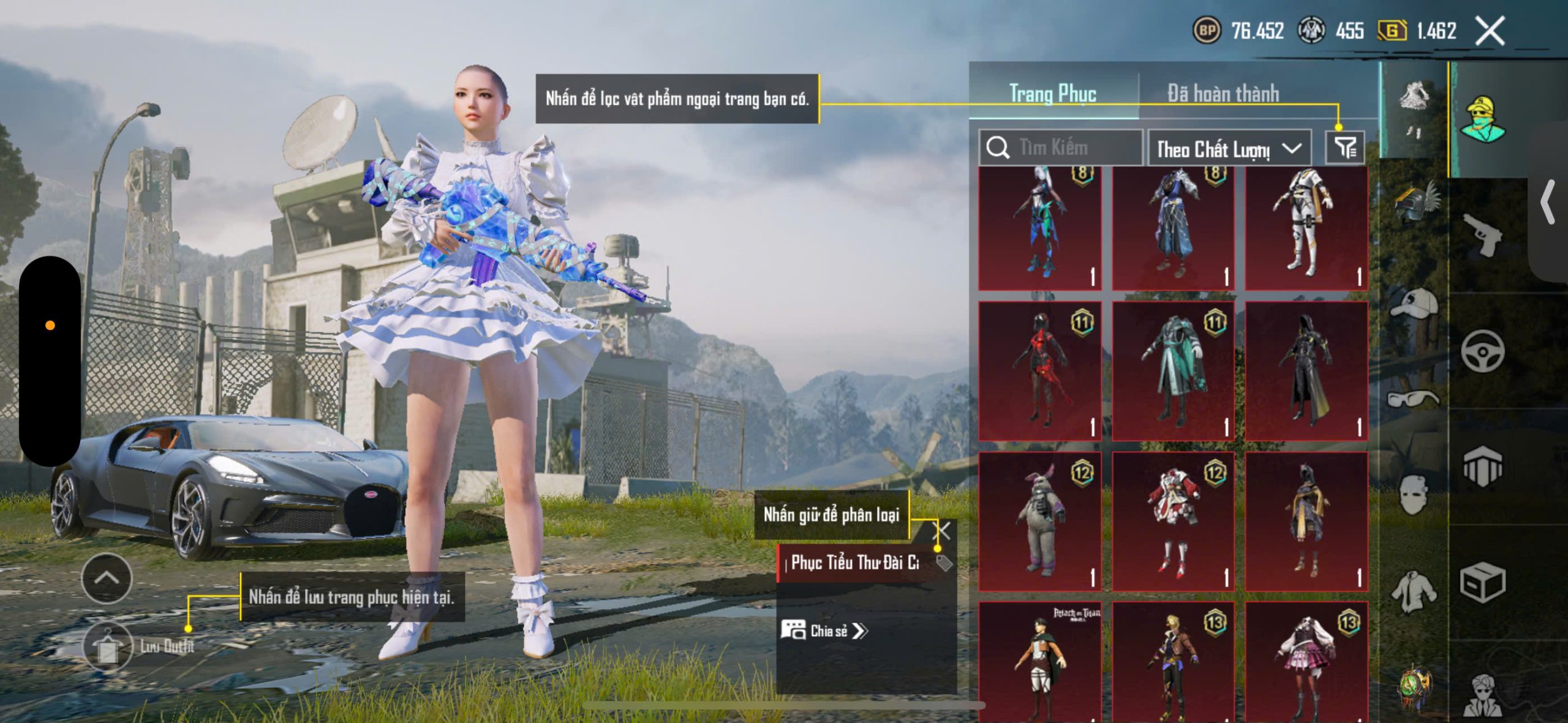Open the baseball cap headwear category
1568x723 pixels.
click(x=1414, y=303)
